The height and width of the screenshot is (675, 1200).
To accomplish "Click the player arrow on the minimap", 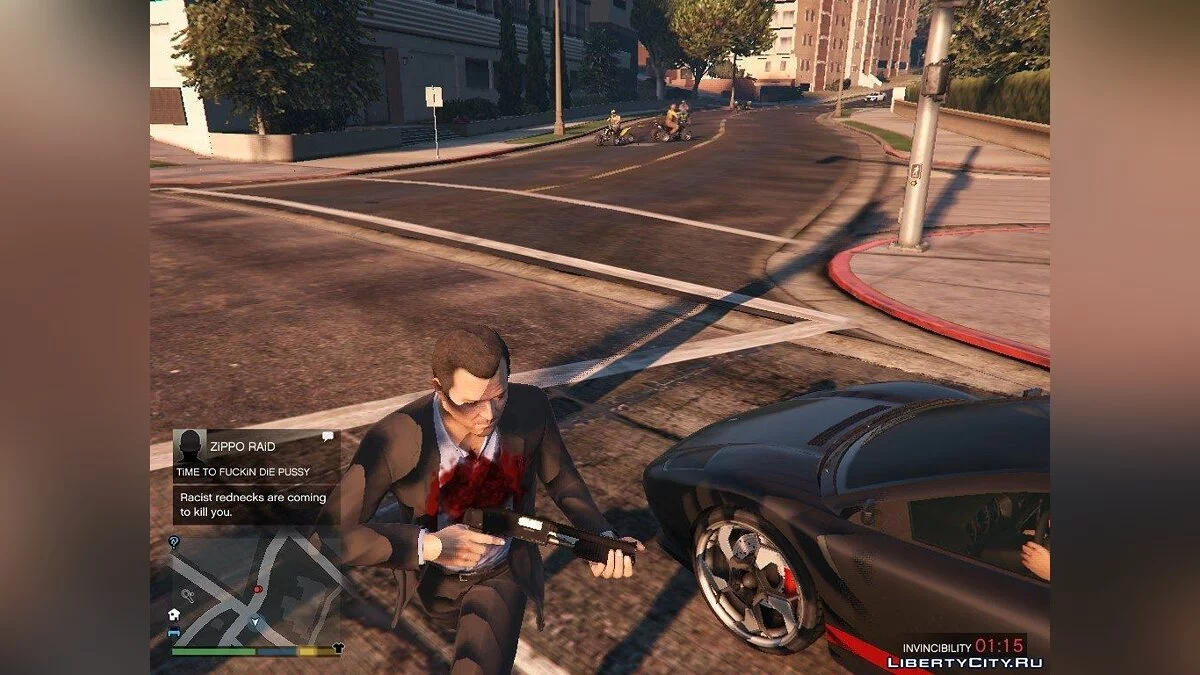I will (x=254, y=622).
